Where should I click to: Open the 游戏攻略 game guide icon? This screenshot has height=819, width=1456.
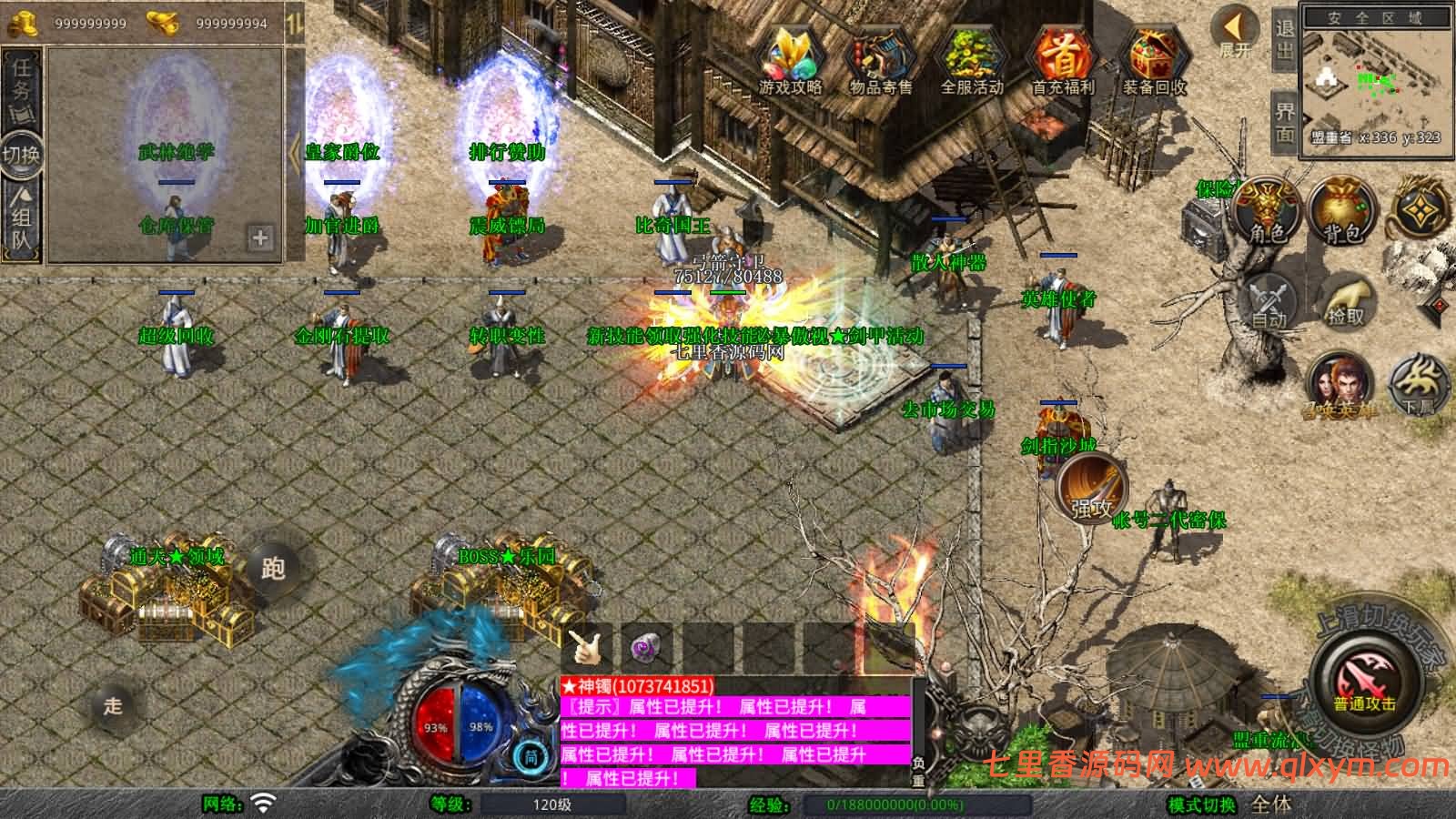790,60
